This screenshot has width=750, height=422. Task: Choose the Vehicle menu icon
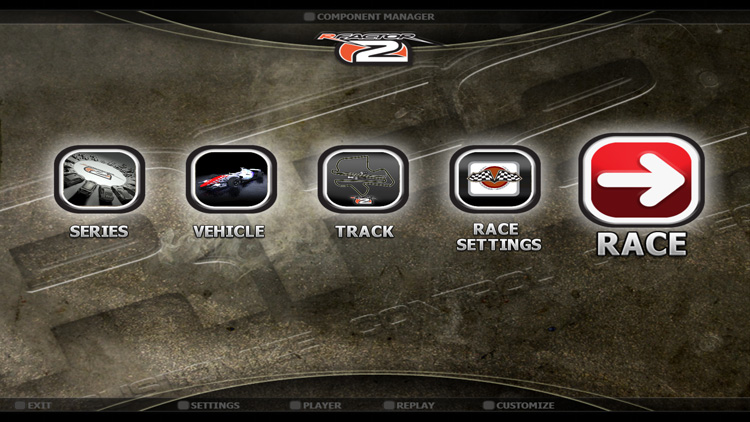click(x=231, y=180)
